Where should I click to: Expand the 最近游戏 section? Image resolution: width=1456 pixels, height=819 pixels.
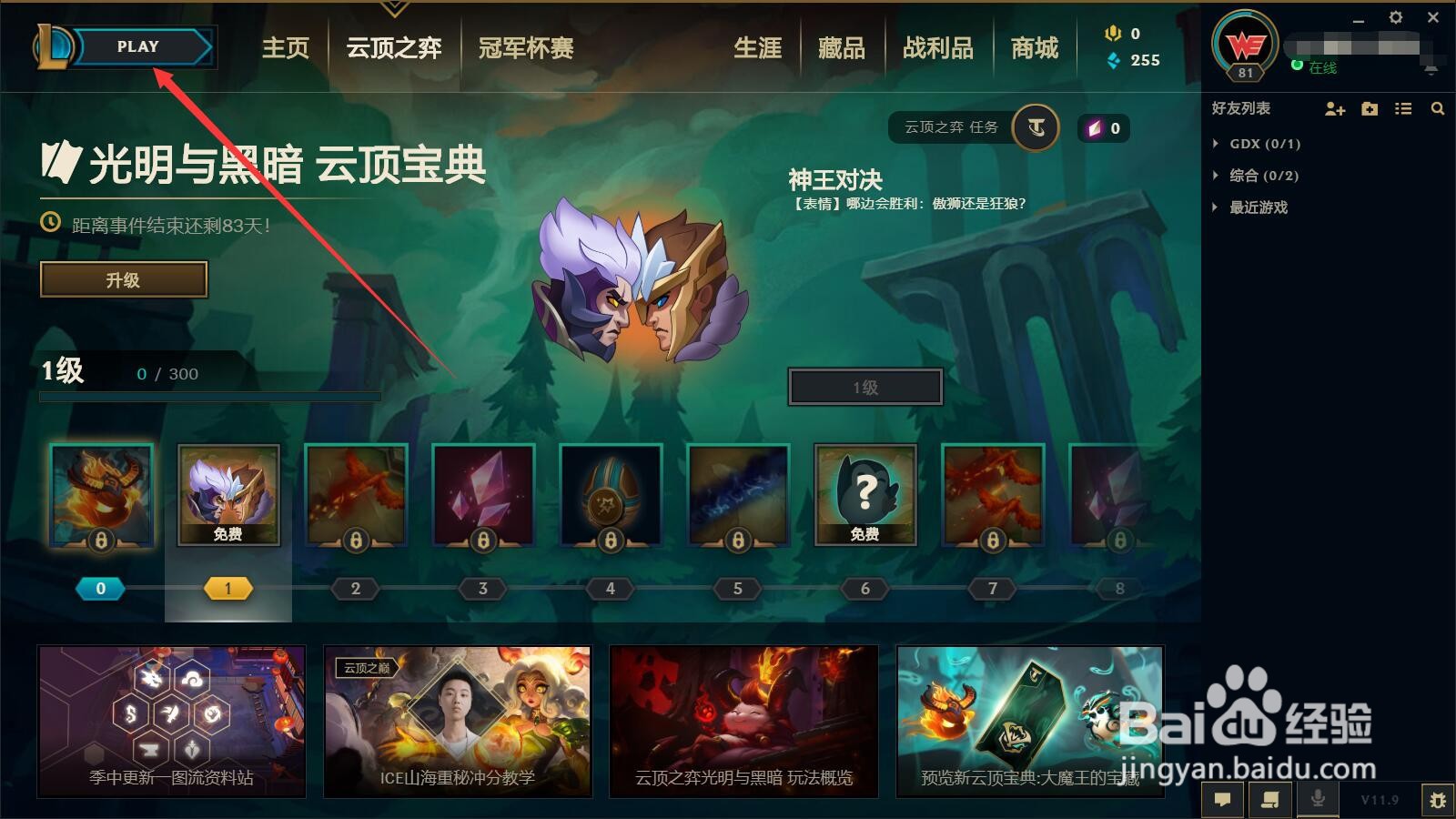1217,207
